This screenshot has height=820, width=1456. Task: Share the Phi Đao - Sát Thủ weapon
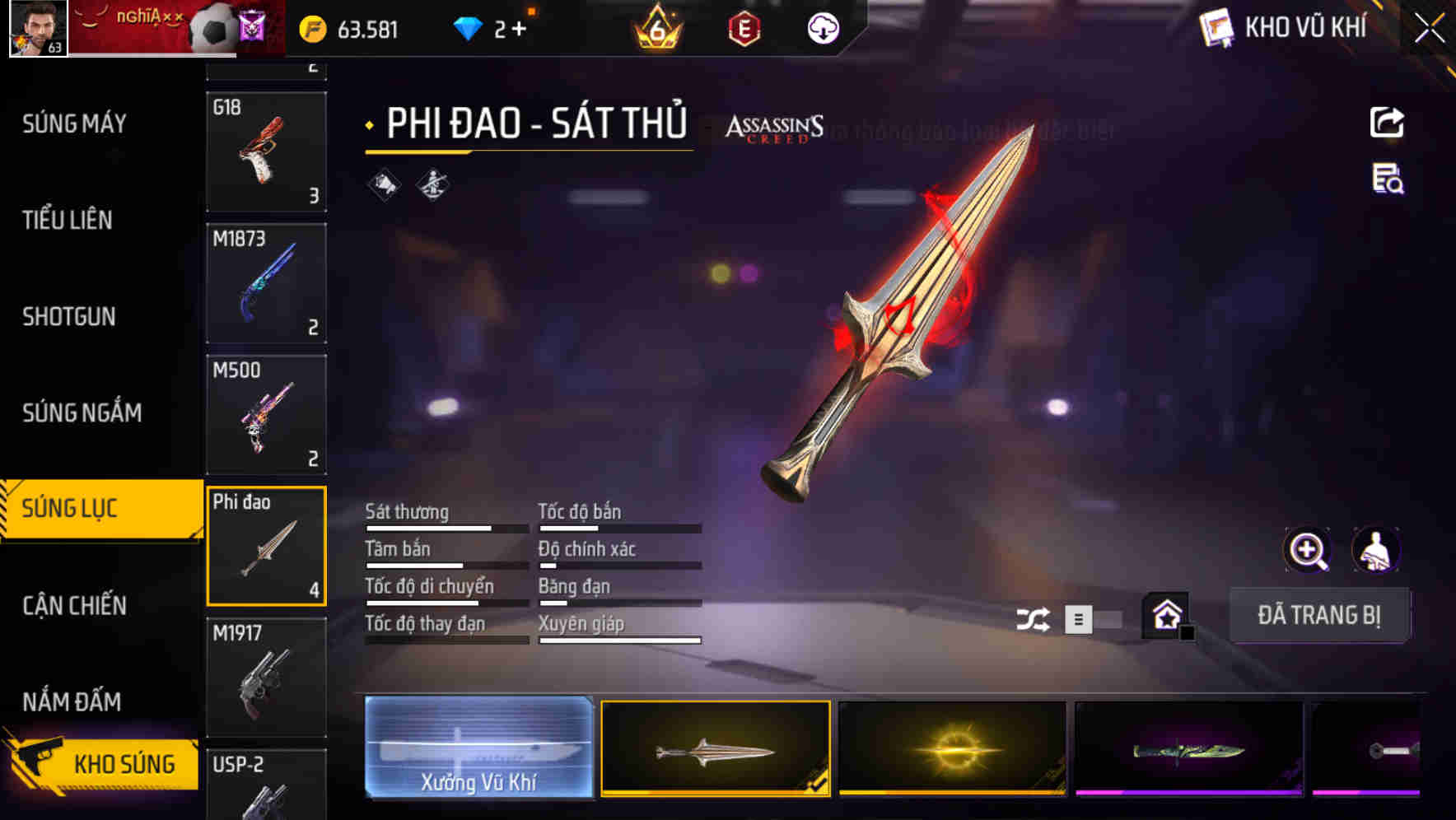[x=1388, y=122]
